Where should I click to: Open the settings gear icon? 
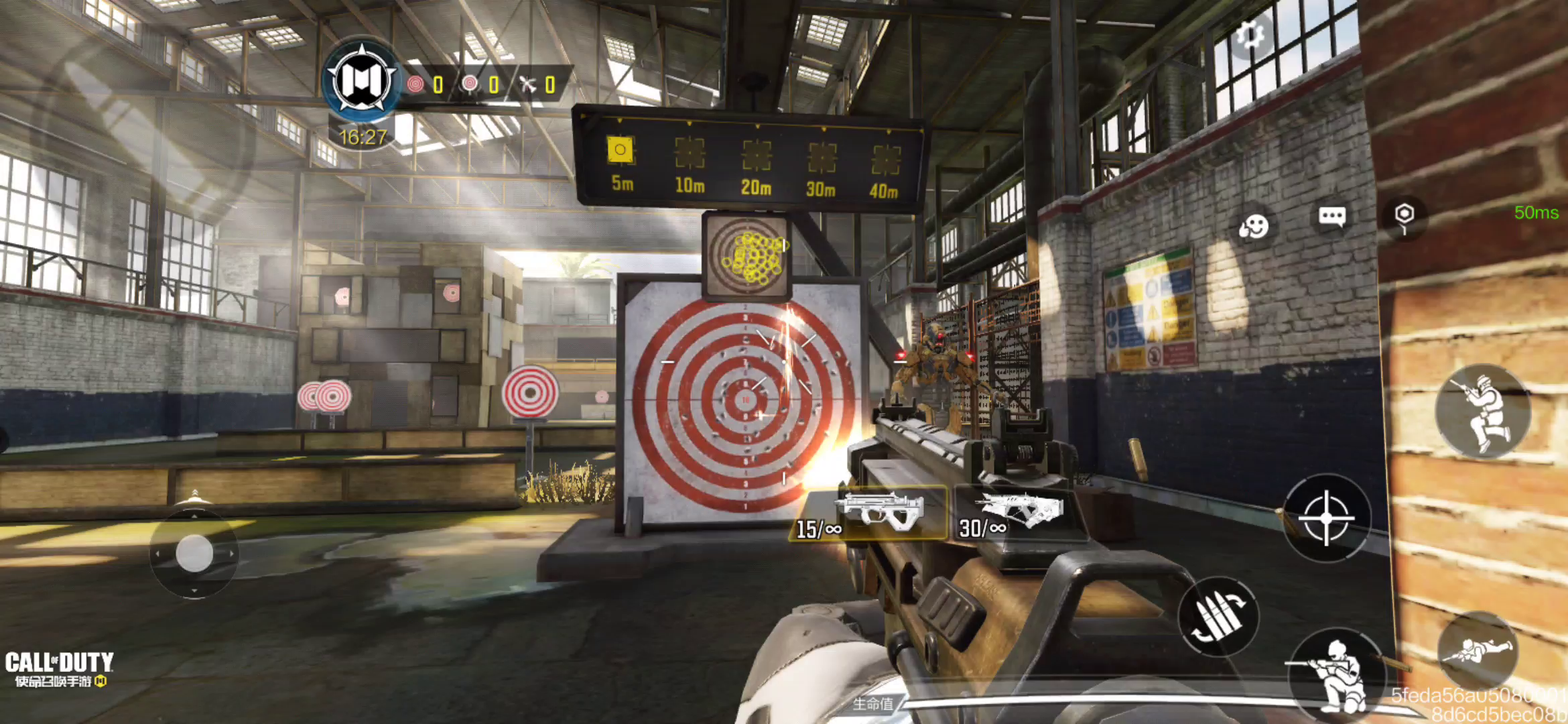[x=1249, y=36]
